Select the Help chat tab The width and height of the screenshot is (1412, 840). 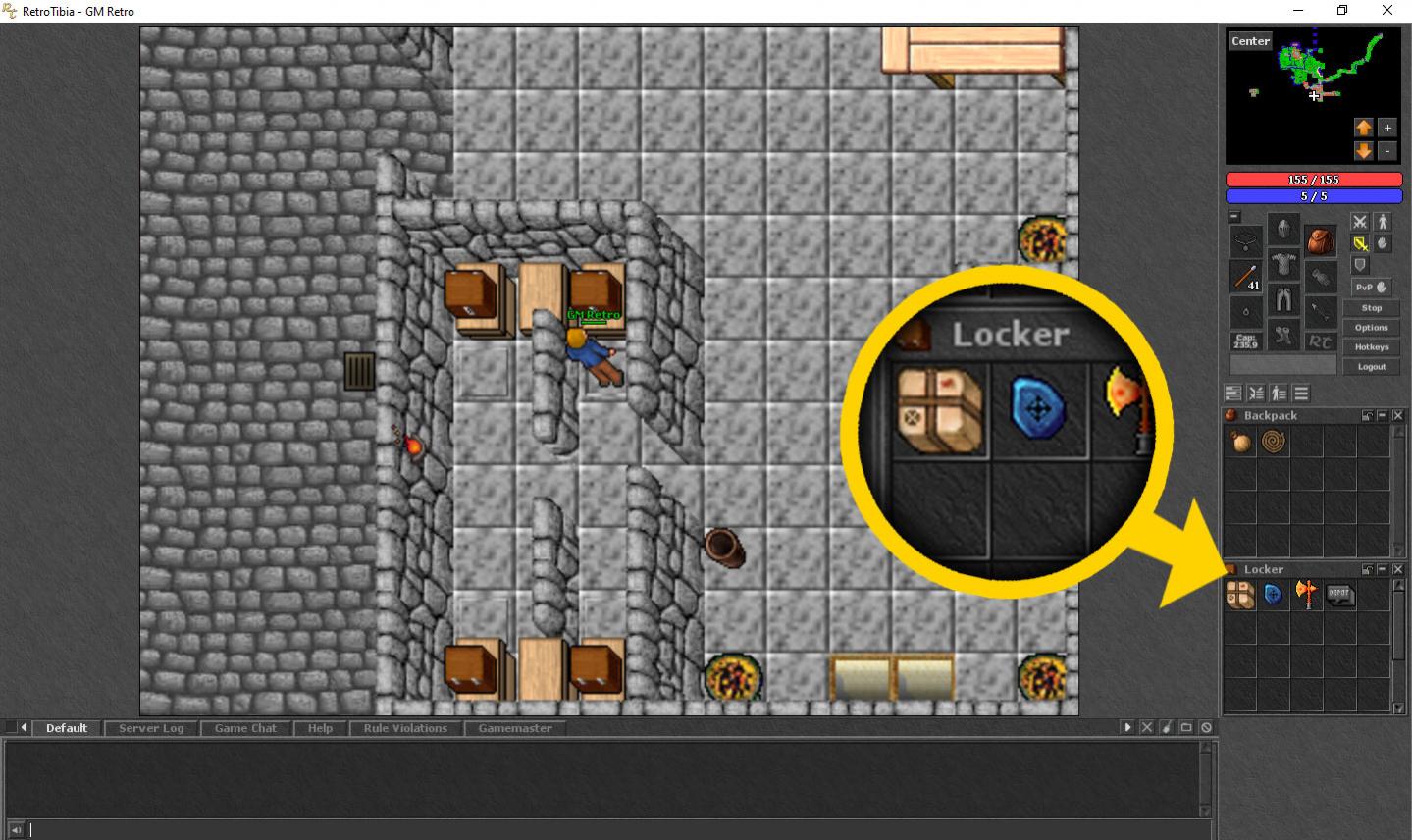(x=320, y=728)
